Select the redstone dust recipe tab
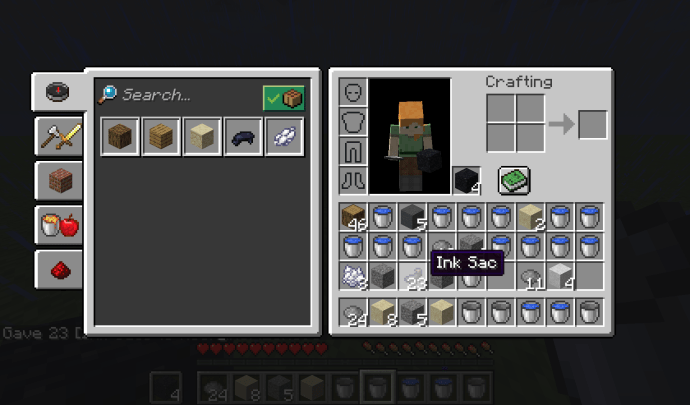The image size is (690, 405). point(59,269)
